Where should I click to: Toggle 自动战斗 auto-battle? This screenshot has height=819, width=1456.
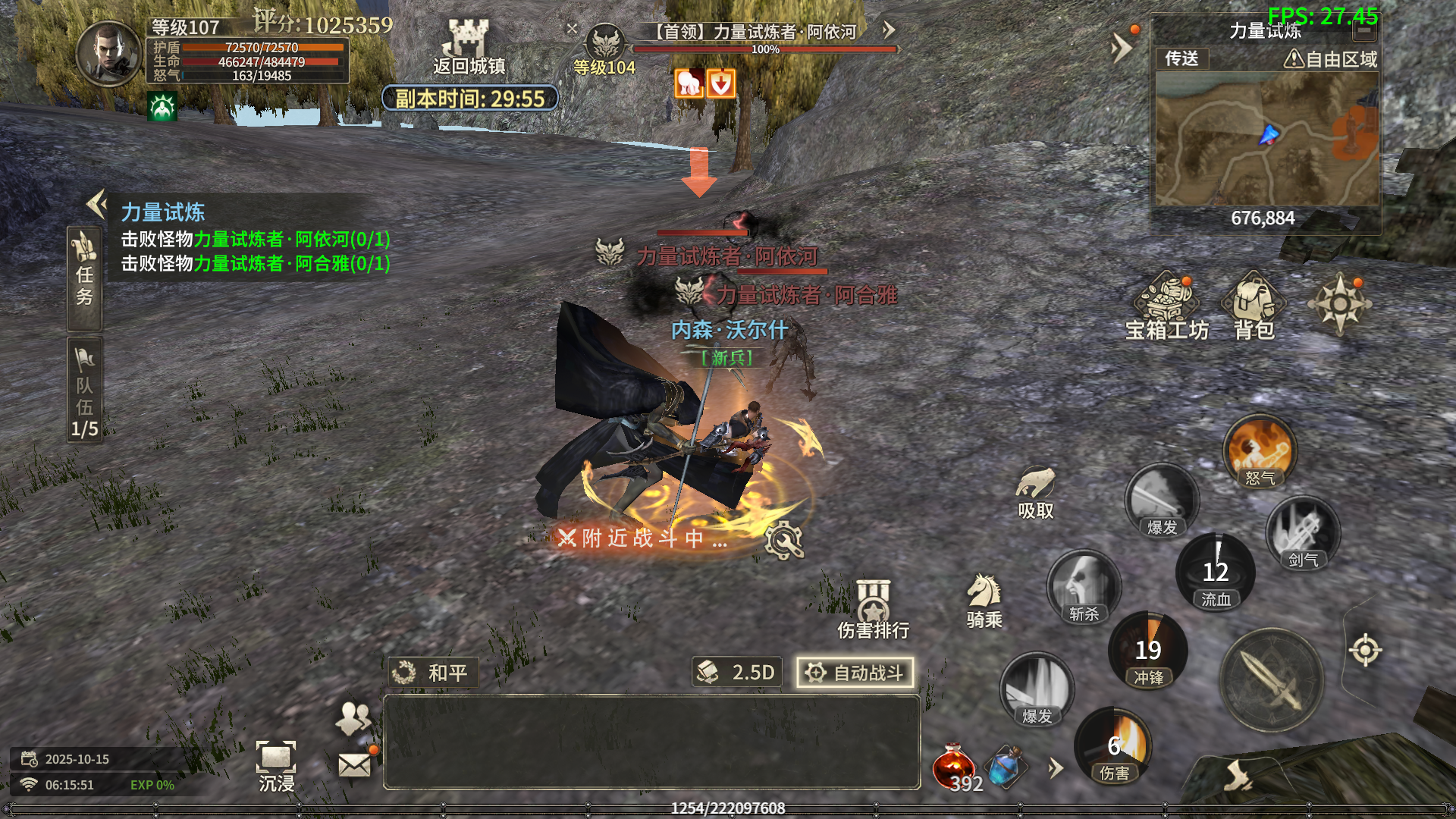point(855,673)
